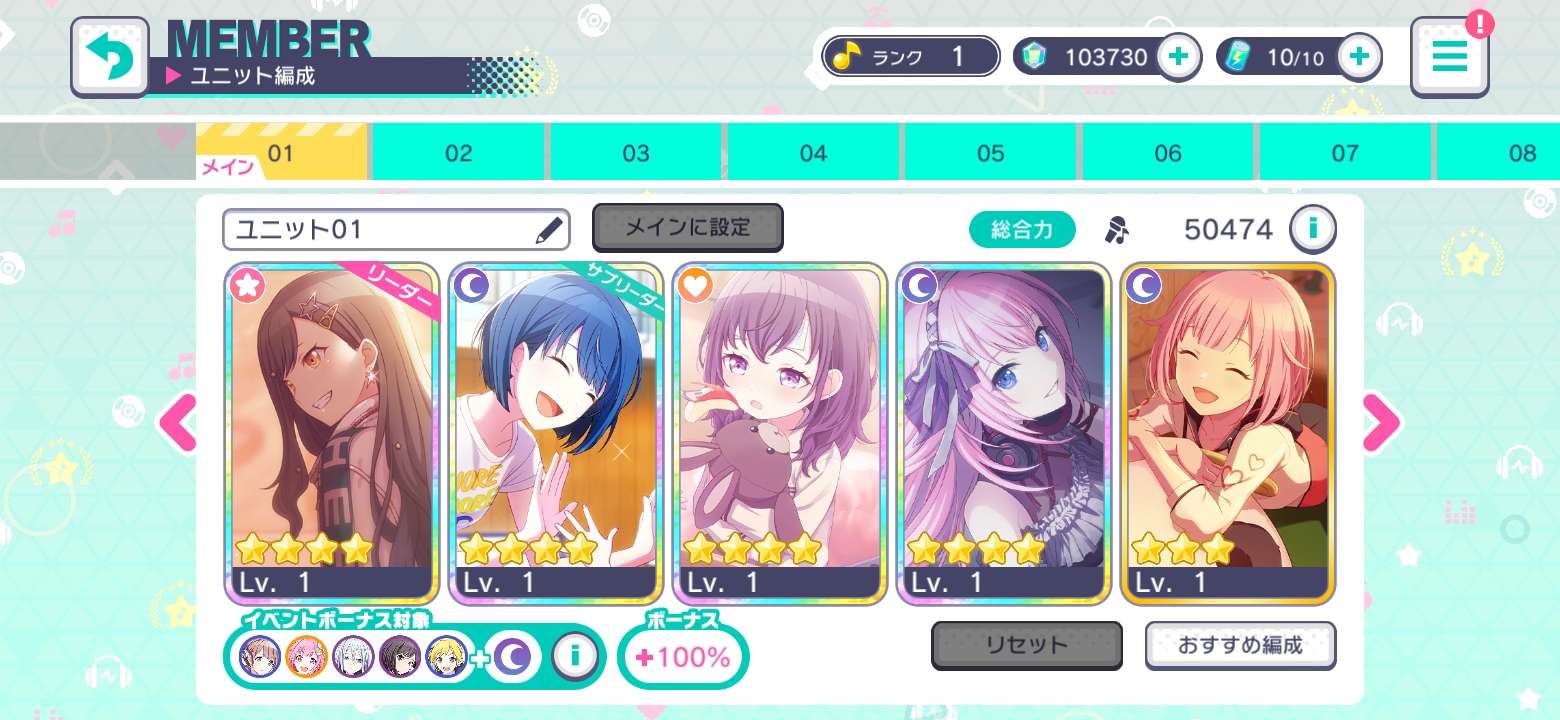Go to the next unit with the right pink arrow
Screen dimensions: 1560x720
pos(1383,424)
